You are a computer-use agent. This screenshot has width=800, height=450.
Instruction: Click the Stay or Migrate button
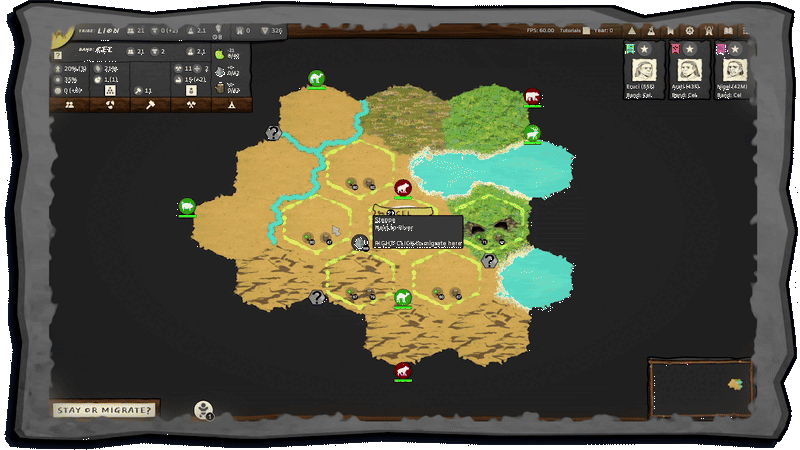point(105,409)
